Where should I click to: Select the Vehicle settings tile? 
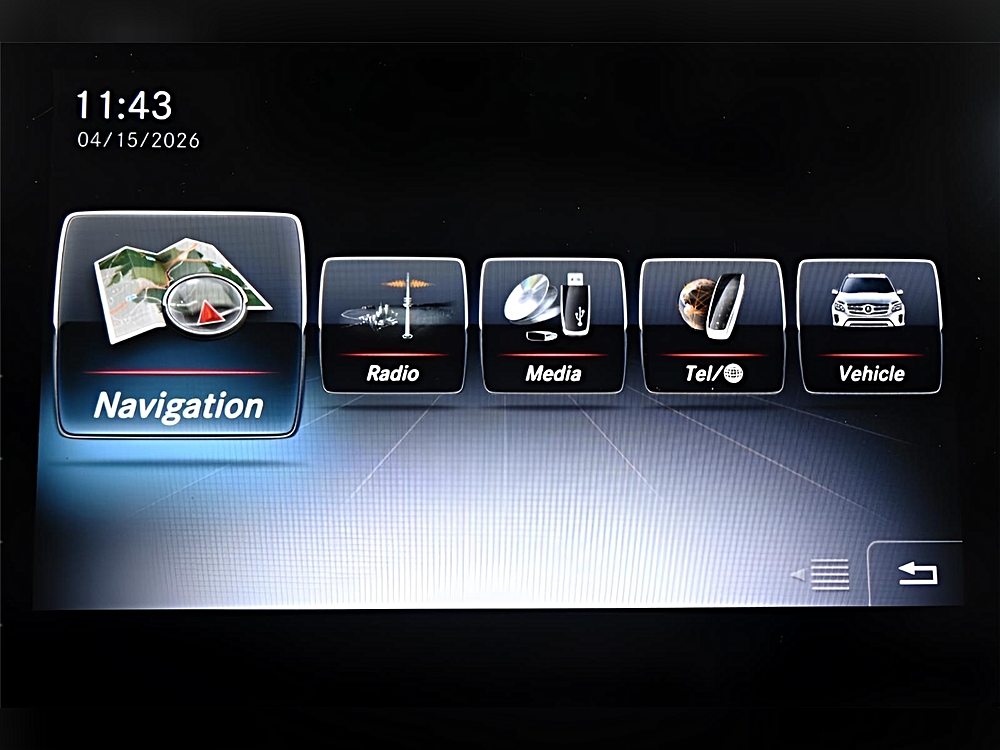coord(871,325)
